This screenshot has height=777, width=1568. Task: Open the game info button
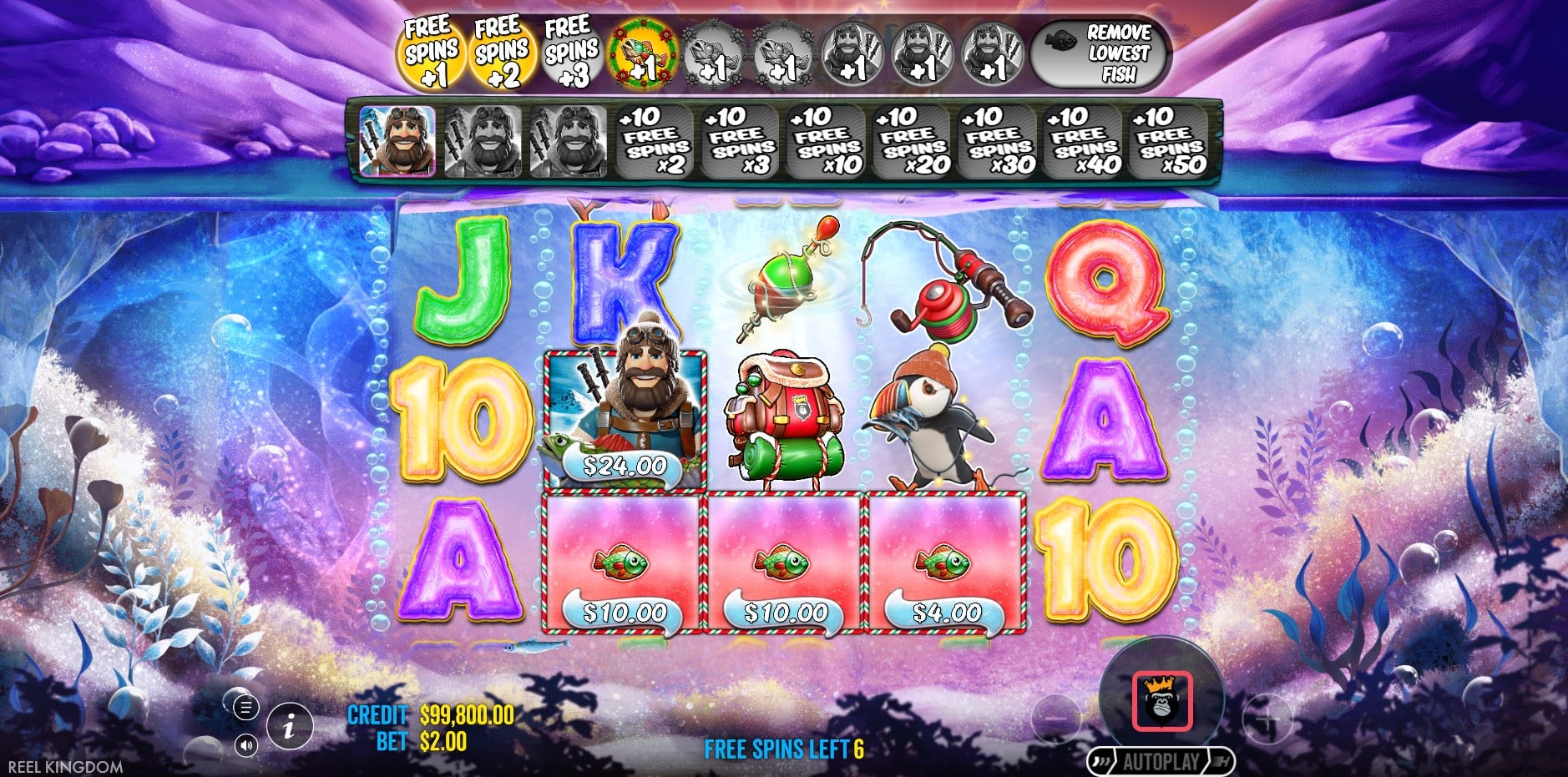pyautogui.click(x=289, y=725)
